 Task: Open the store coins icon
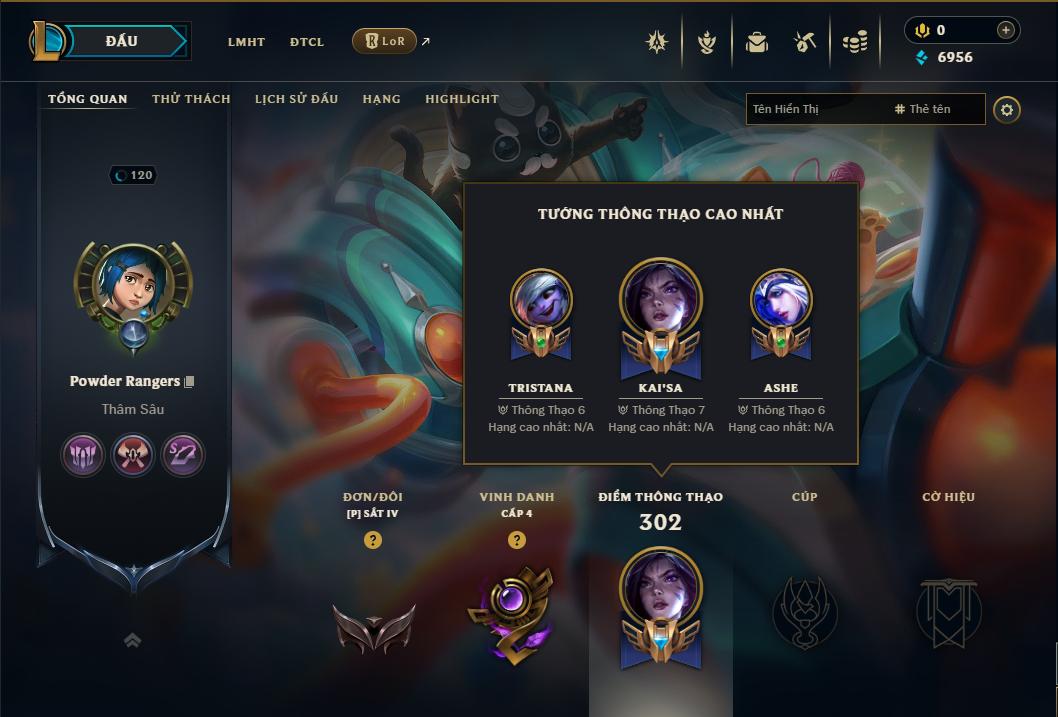point(854,42)
